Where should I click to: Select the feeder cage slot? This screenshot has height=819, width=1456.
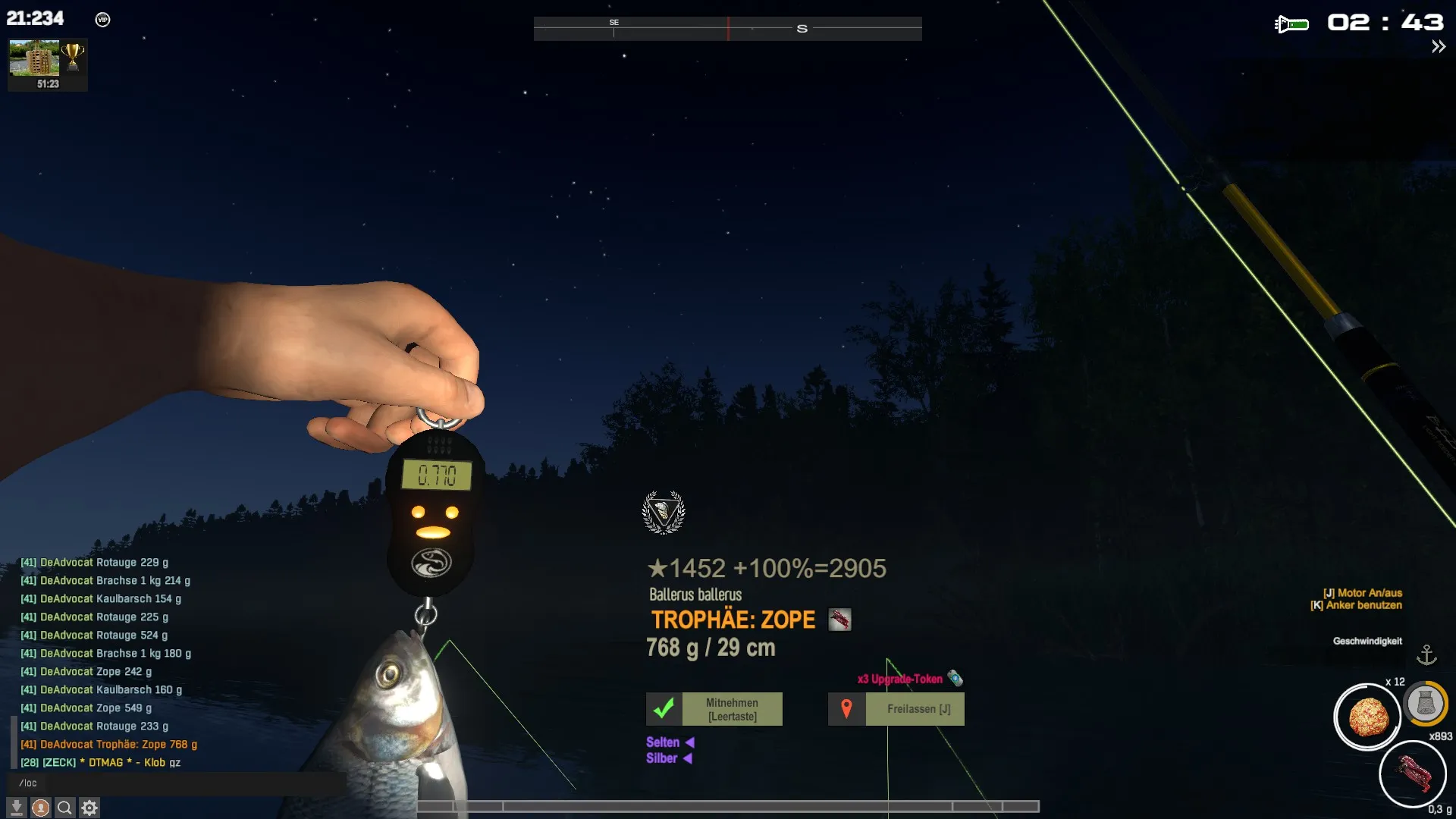click(x=1425, y=704)
